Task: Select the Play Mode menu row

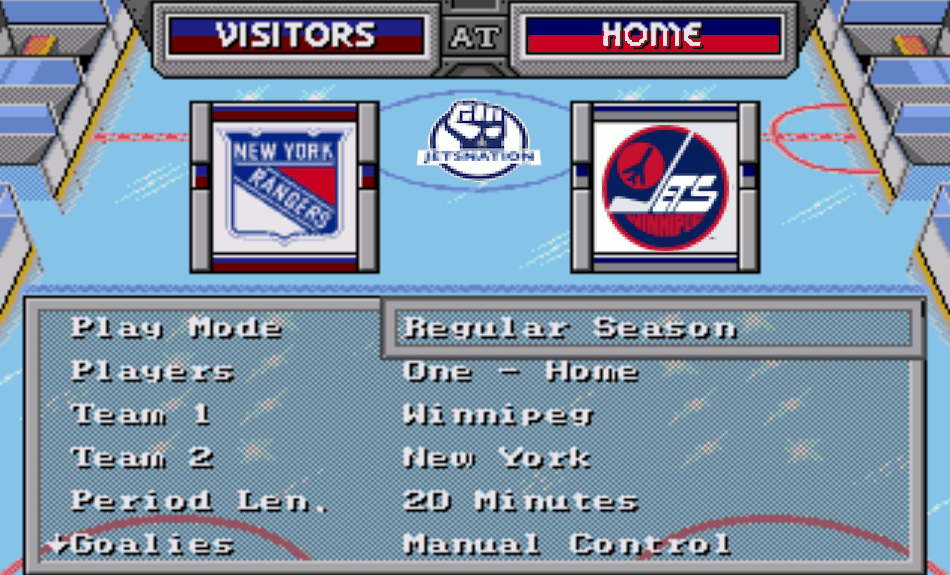Action: click(x=176, y=328)
